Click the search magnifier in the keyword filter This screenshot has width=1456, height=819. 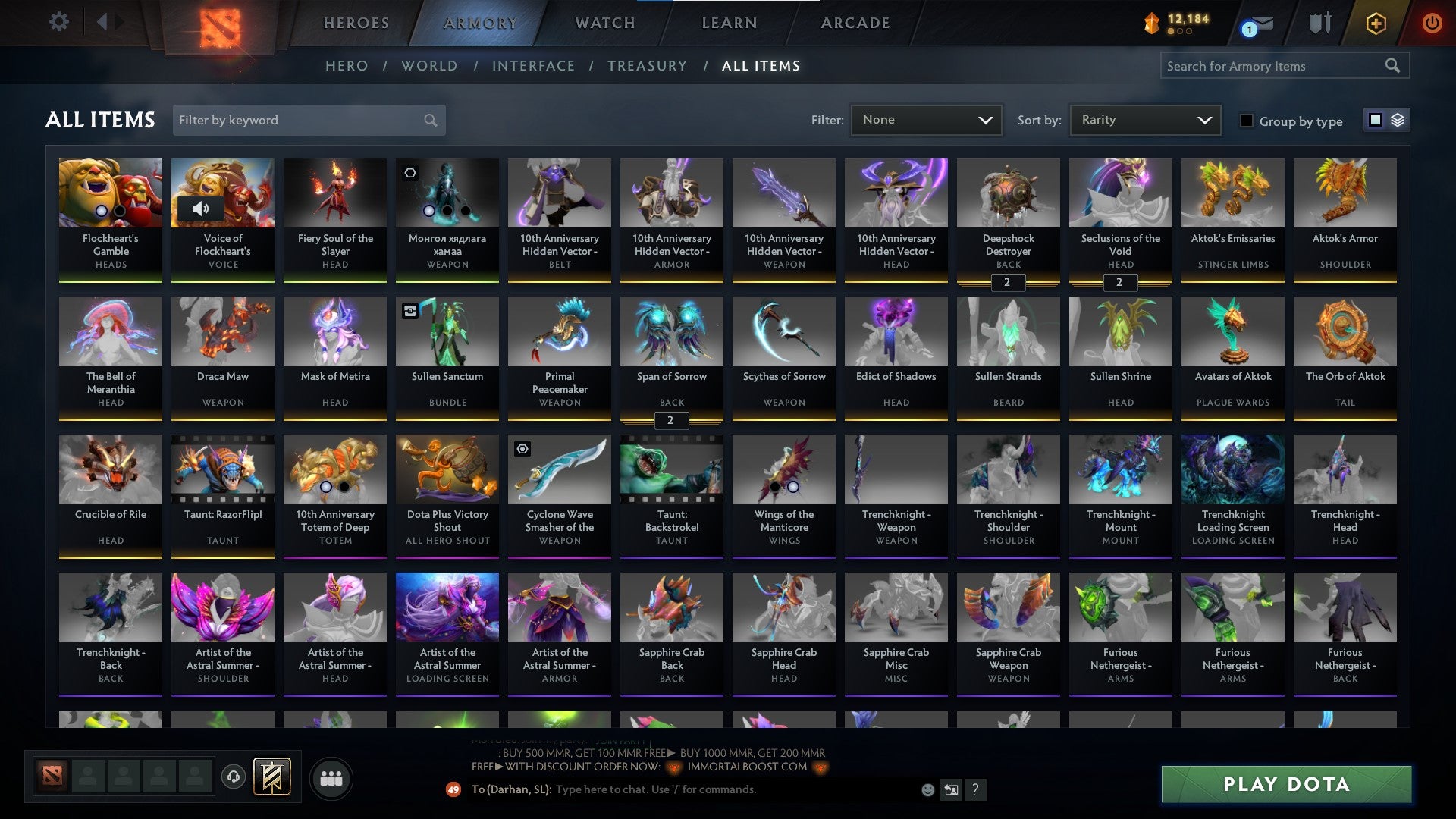[430, 120]
